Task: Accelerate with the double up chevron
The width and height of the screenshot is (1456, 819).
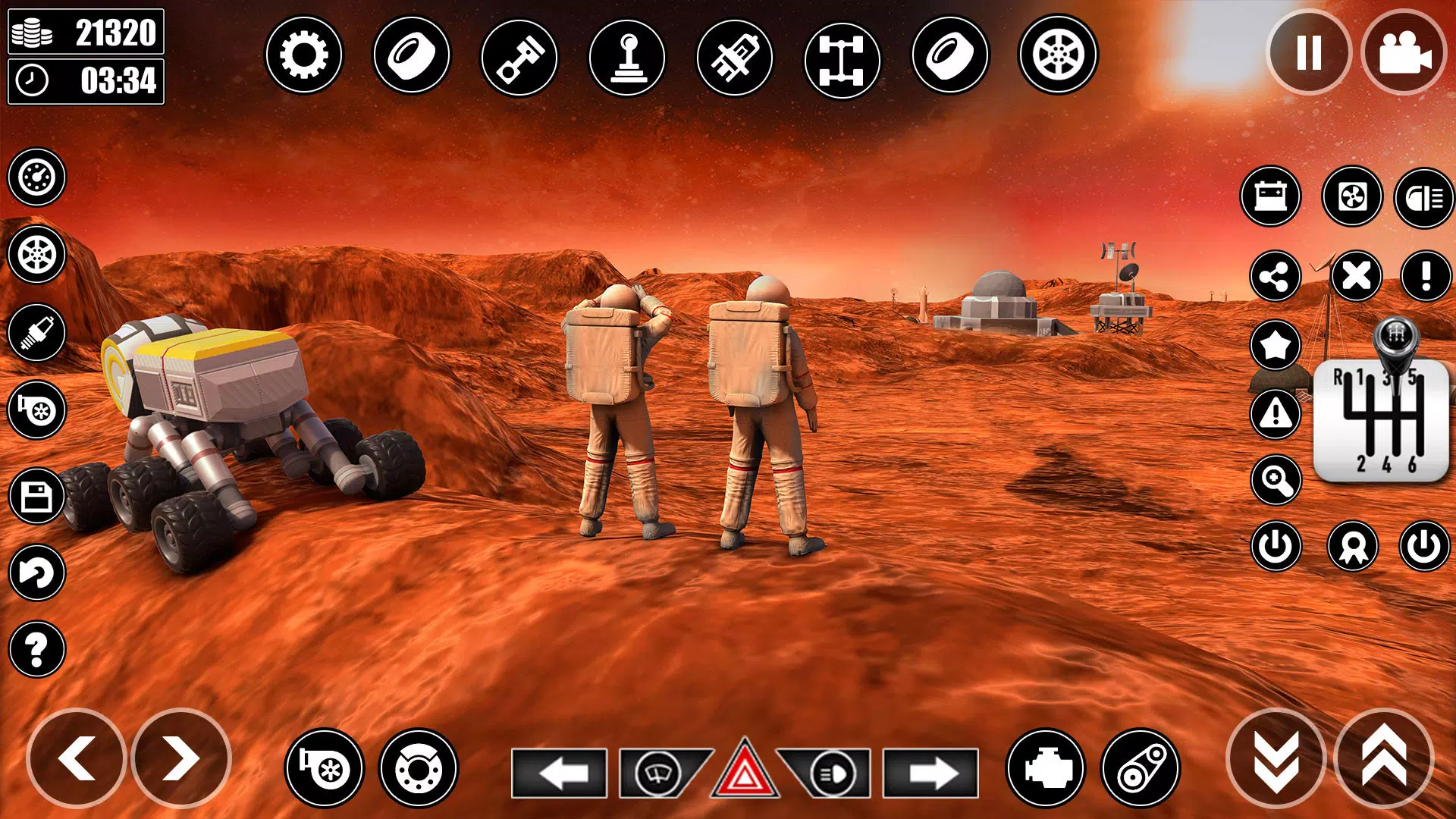Action: click(x=1384, y=758)
